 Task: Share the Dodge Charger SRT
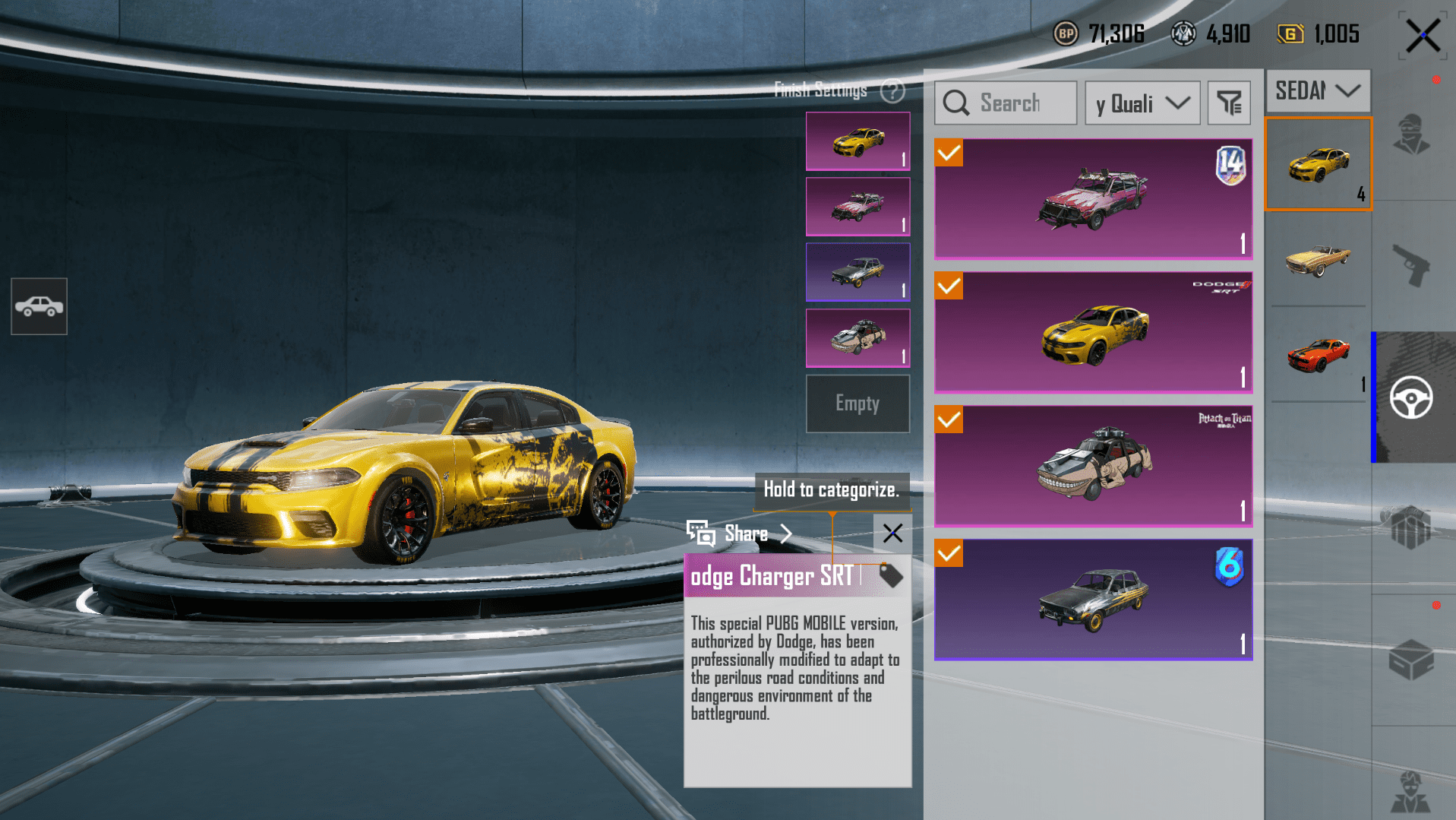point(740,533)
